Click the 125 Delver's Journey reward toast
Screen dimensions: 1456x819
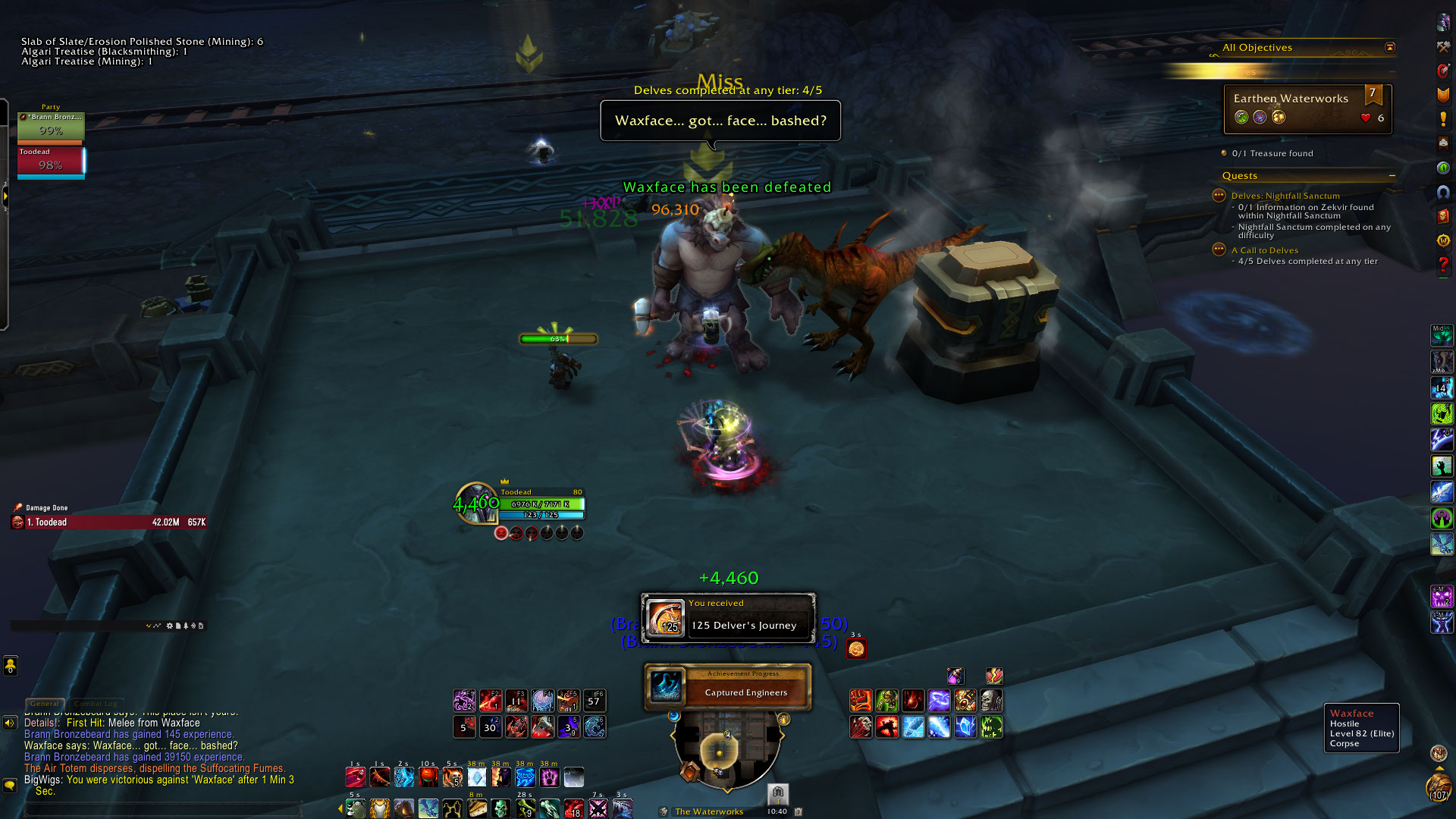pos(728,619)
